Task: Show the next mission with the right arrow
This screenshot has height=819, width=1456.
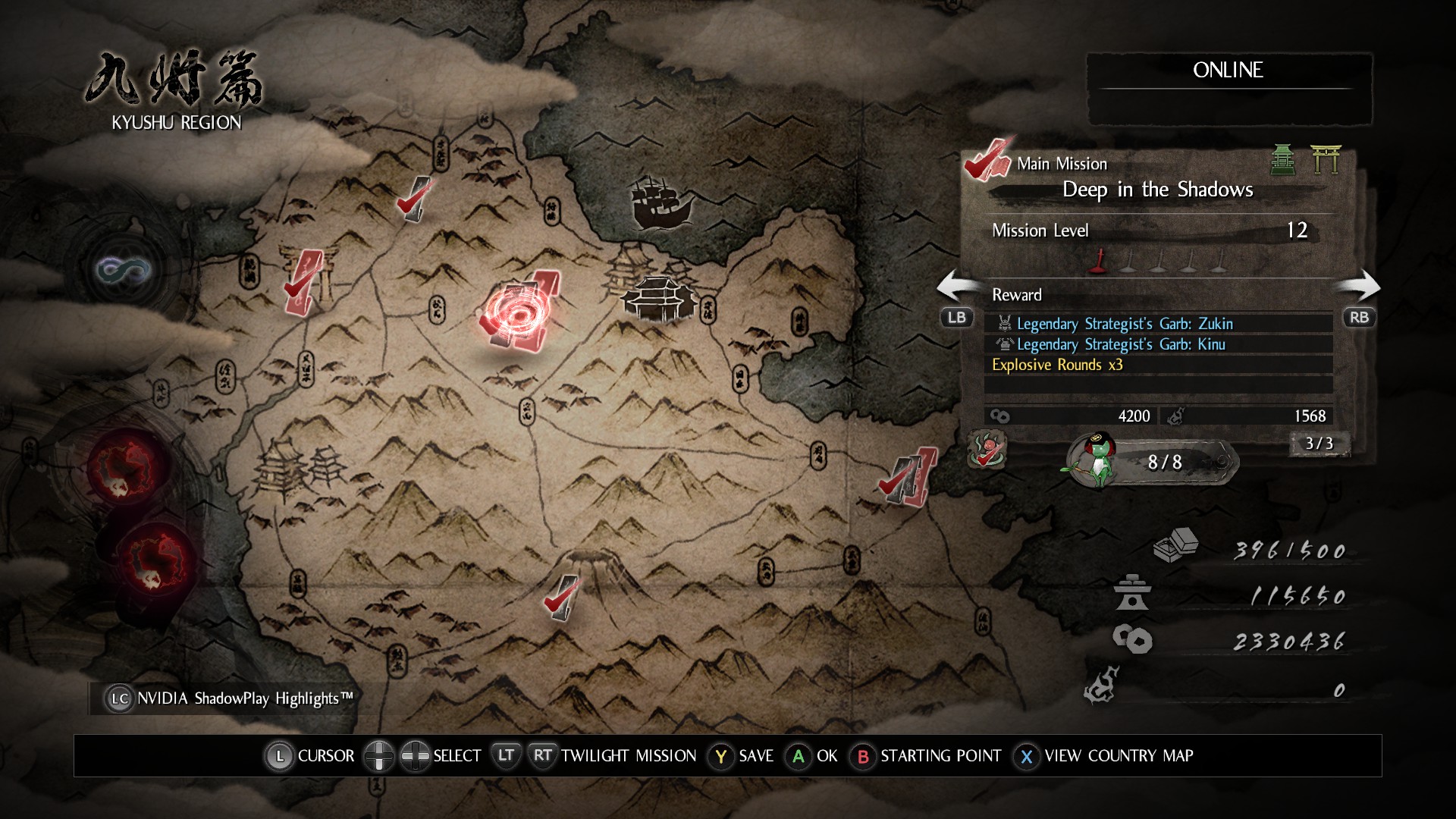Action: (1359, 288)
